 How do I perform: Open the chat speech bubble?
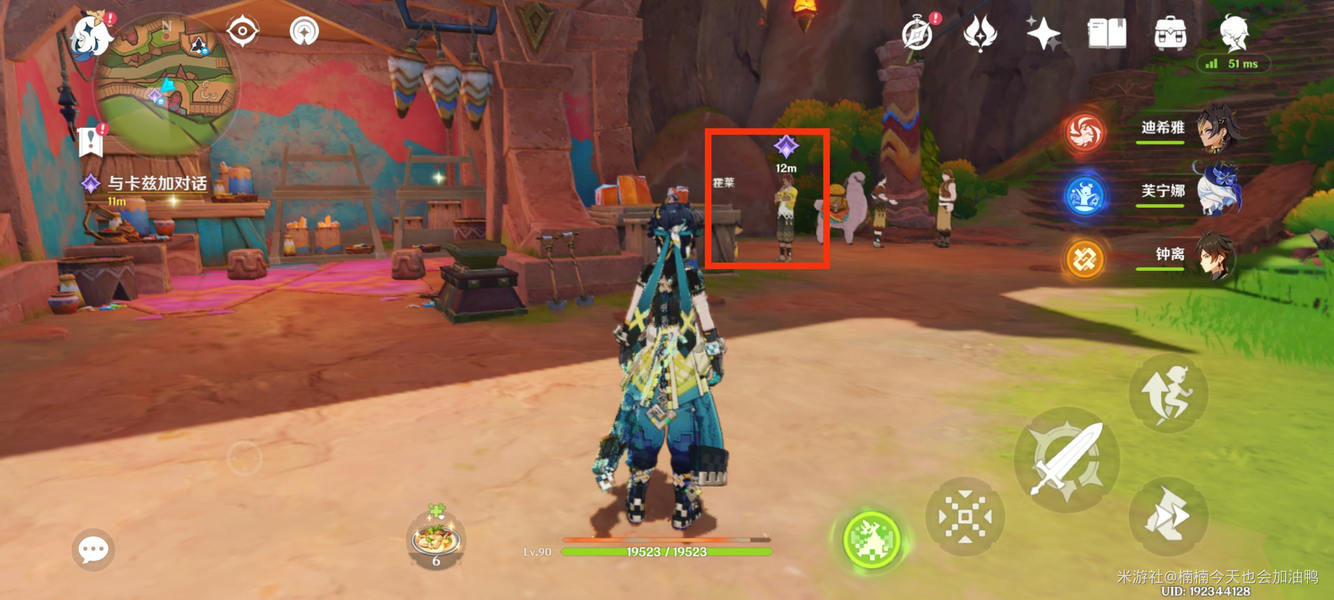(x=93, y=549)
